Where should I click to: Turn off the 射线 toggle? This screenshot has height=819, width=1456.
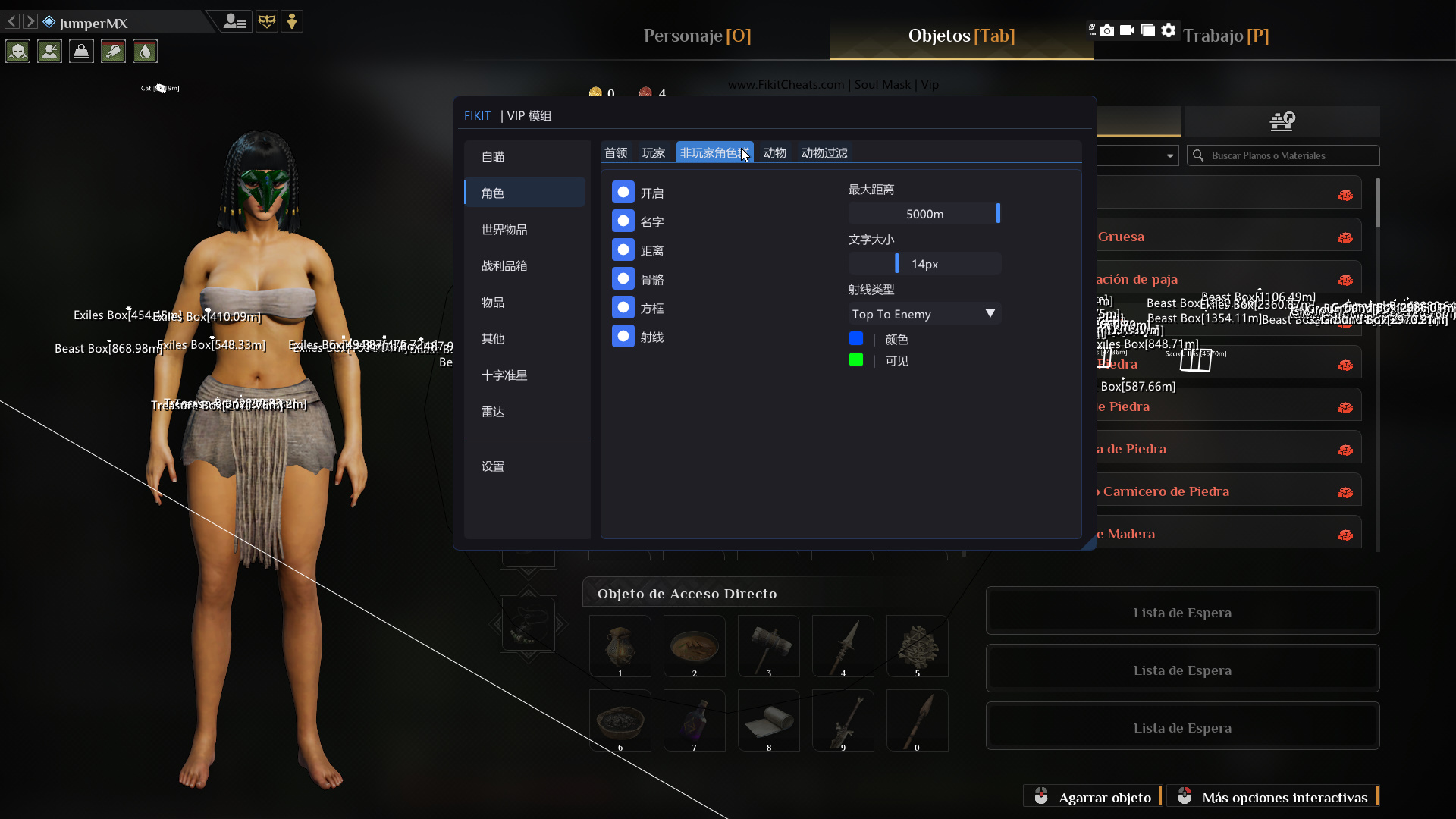(x=623, y=336)
